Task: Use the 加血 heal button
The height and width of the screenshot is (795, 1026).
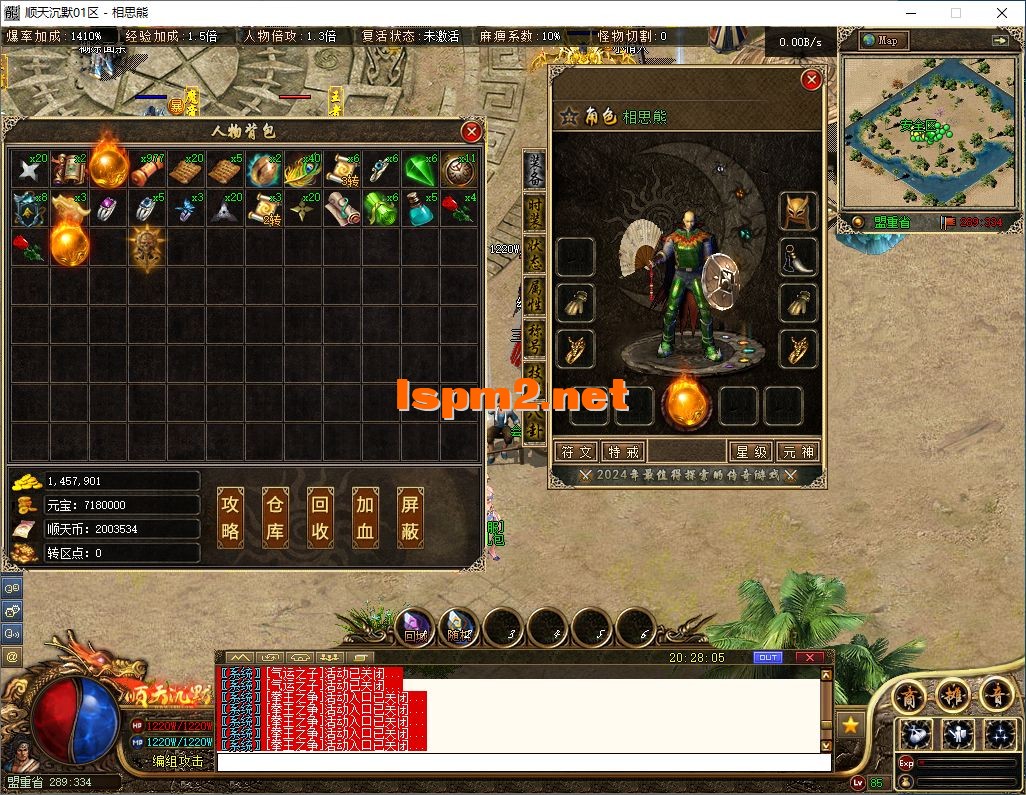Action: coord(365,518)
